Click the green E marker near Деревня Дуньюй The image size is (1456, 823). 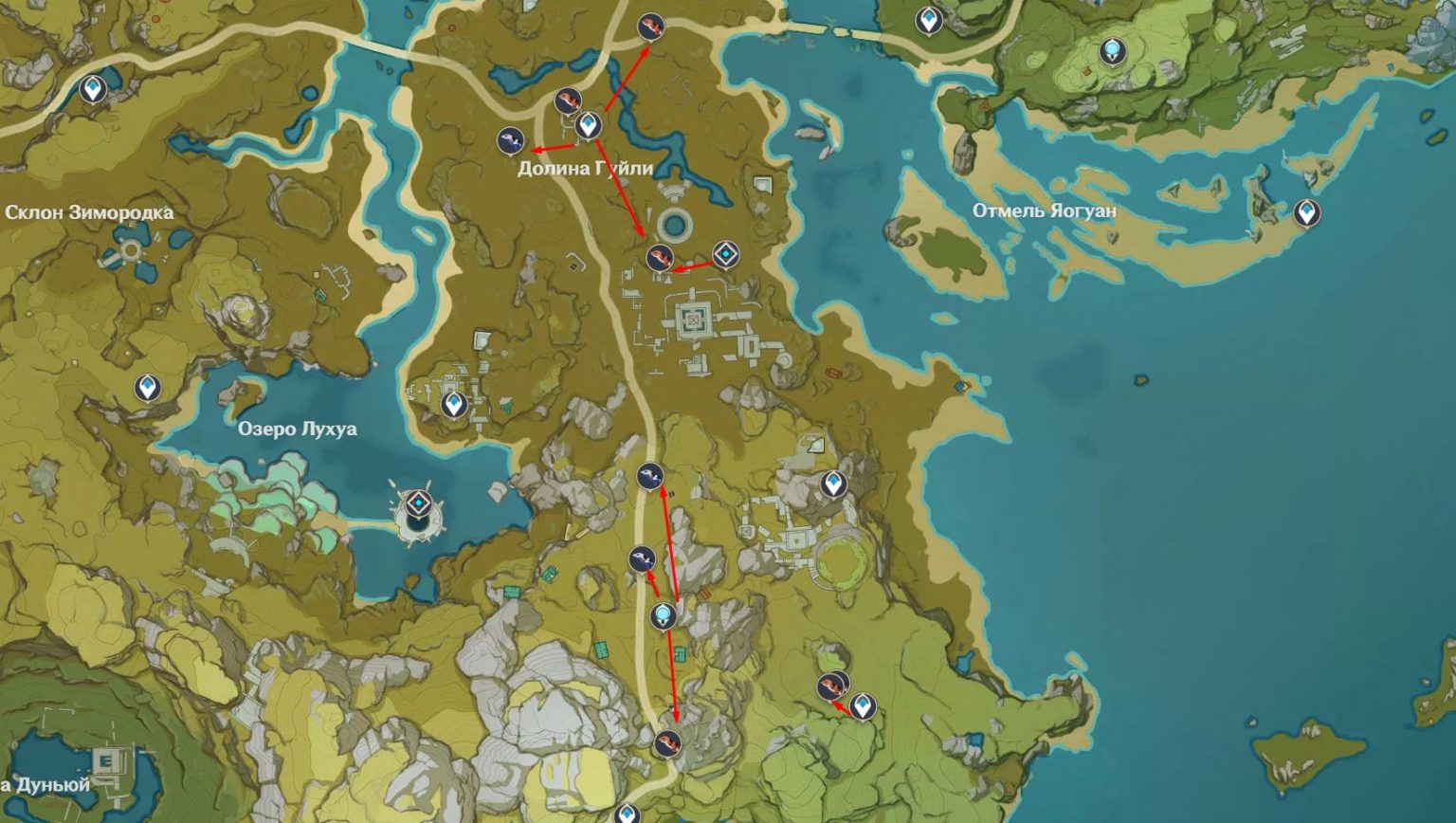pyautogui.click(x=107, y=759)
